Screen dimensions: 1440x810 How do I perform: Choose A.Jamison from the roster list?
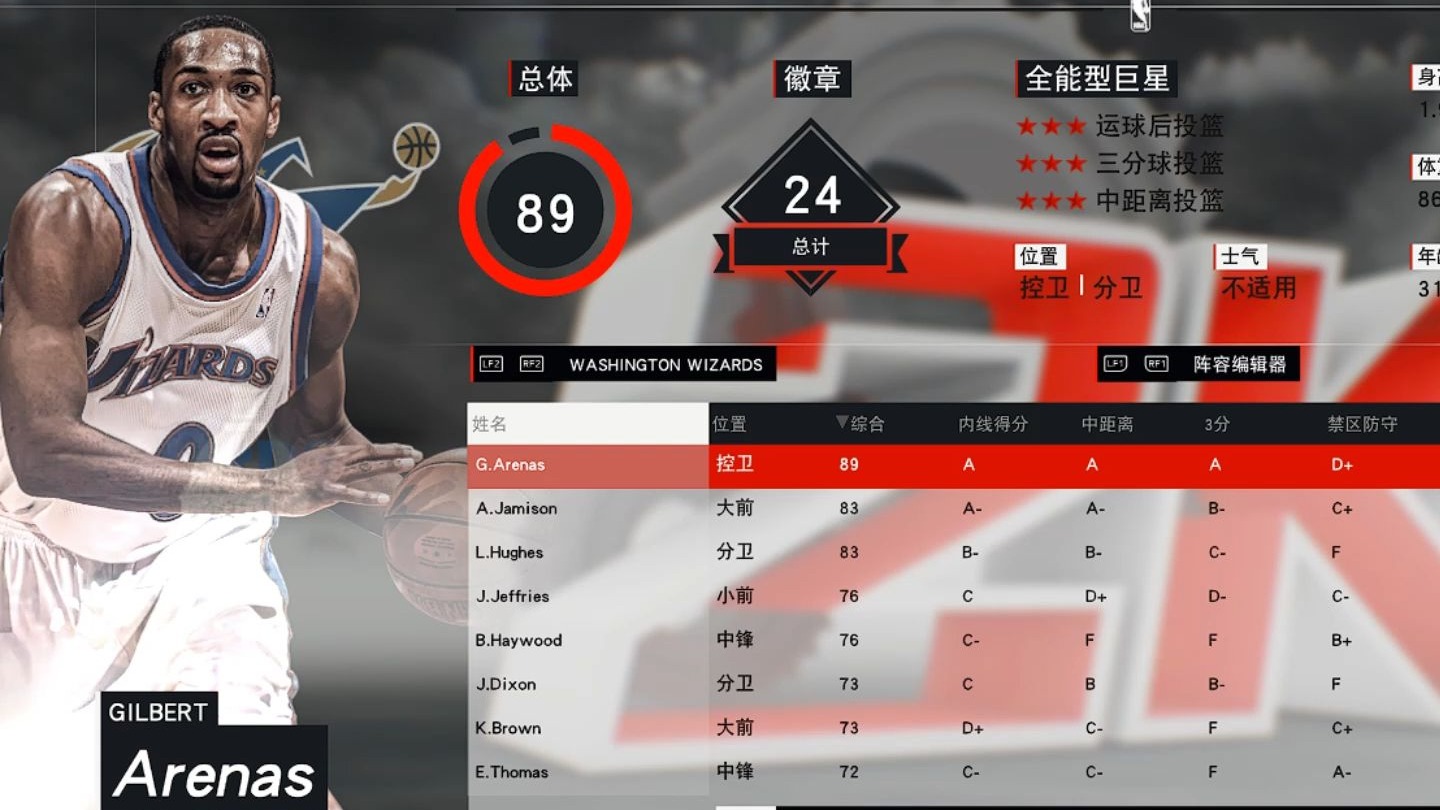pos(516,509)
